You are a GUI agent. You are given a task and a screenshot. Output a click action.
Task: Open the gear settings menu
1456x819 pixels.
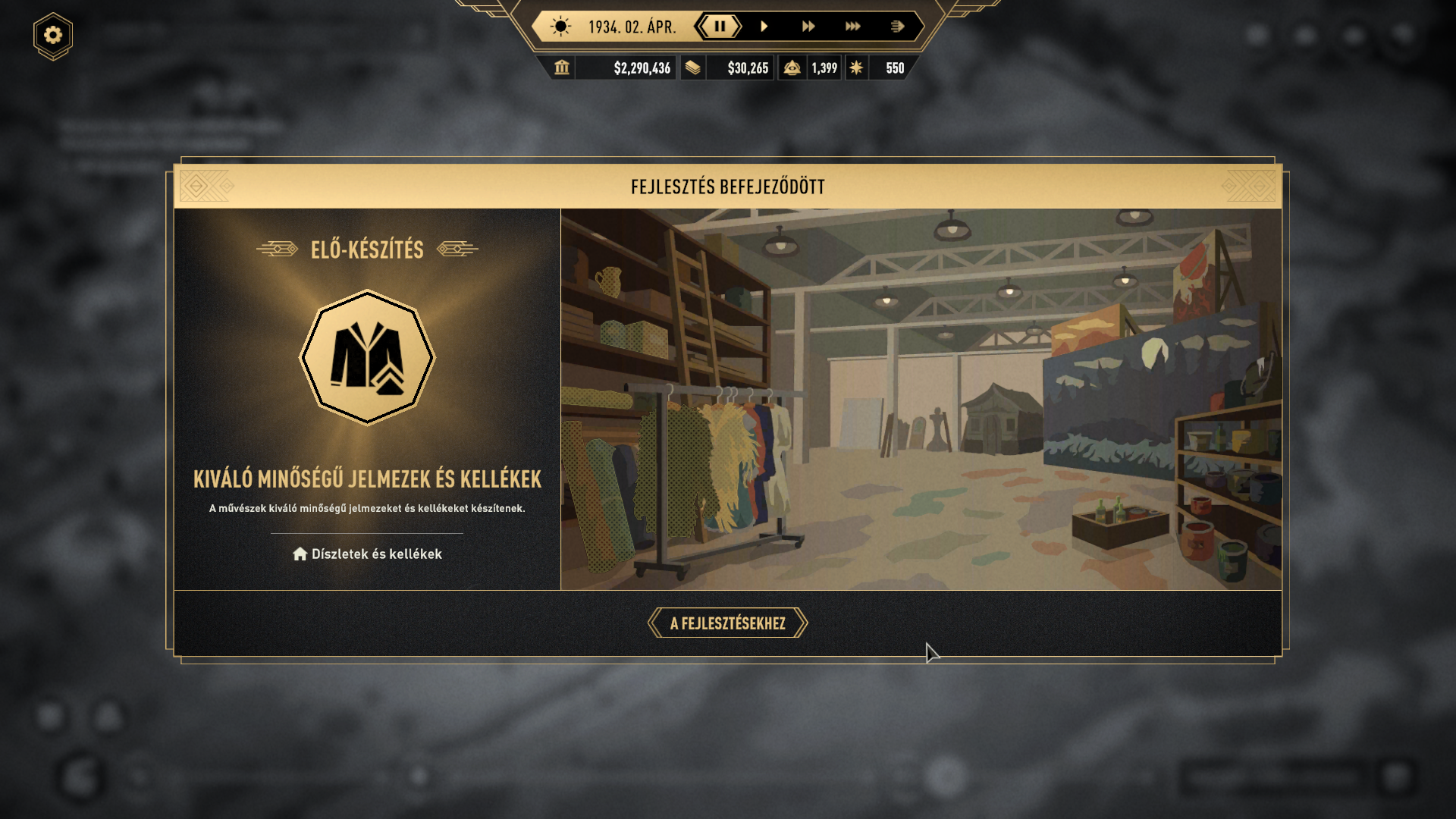(x=53, y=36)
